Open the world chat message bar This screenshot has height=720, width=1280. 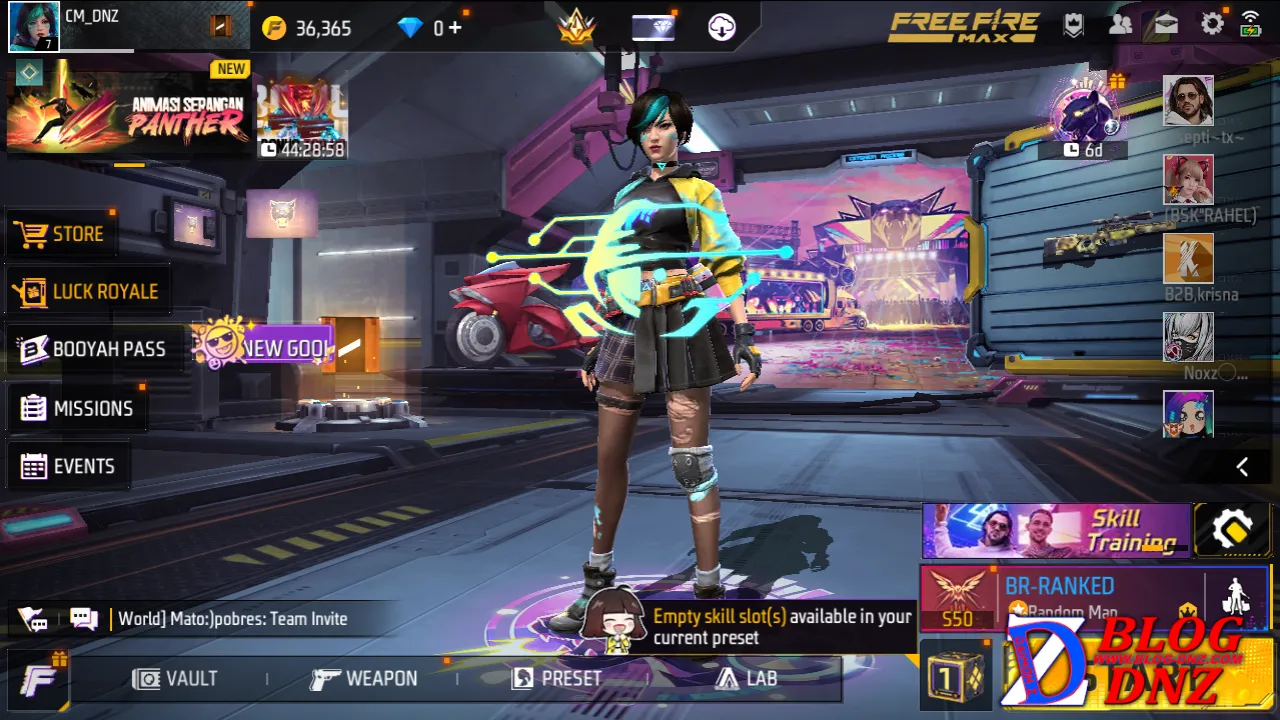(x=232, y=619)
